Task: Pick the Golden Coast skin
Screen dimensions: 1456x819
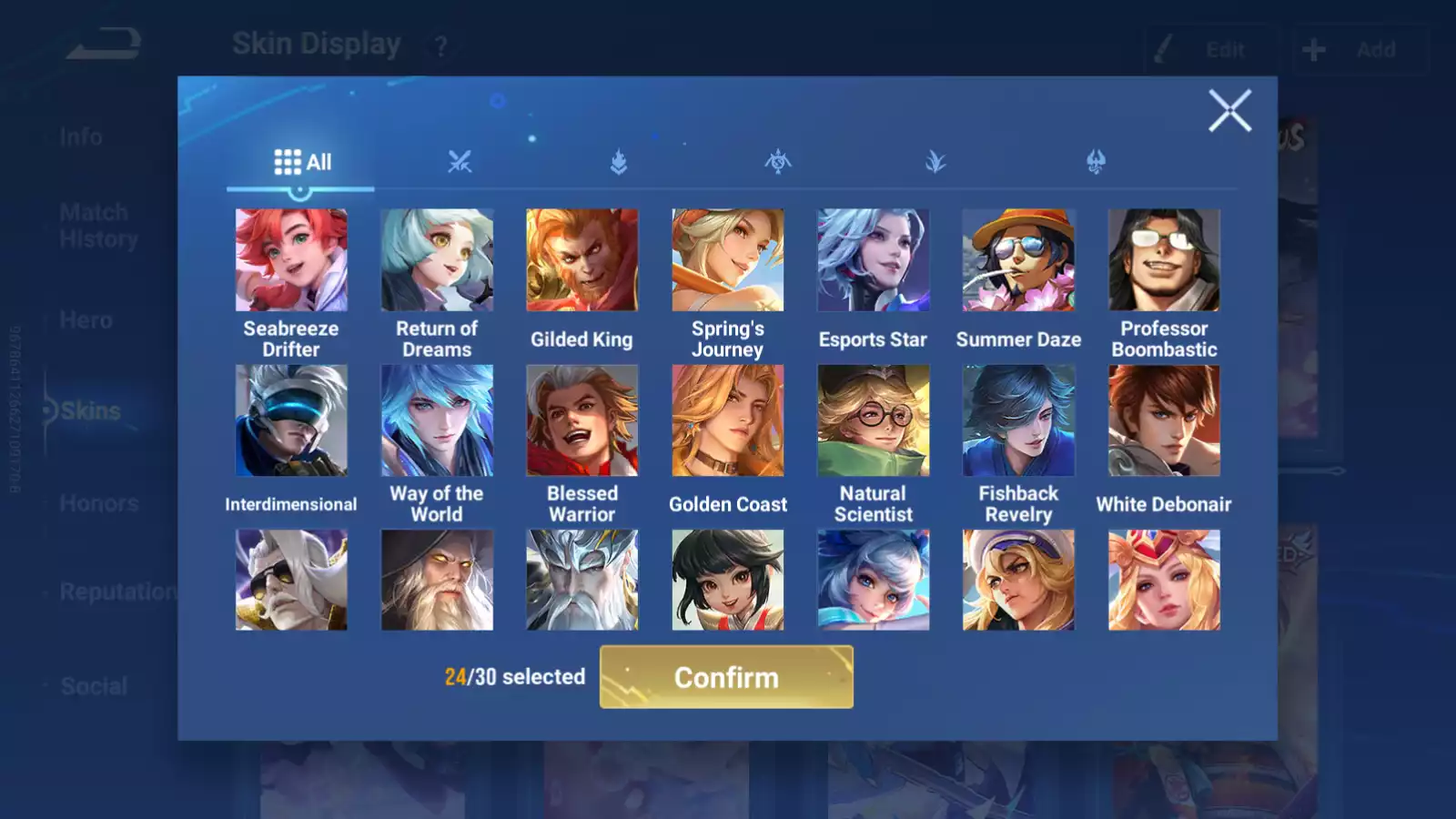Action: pos(728,420)
